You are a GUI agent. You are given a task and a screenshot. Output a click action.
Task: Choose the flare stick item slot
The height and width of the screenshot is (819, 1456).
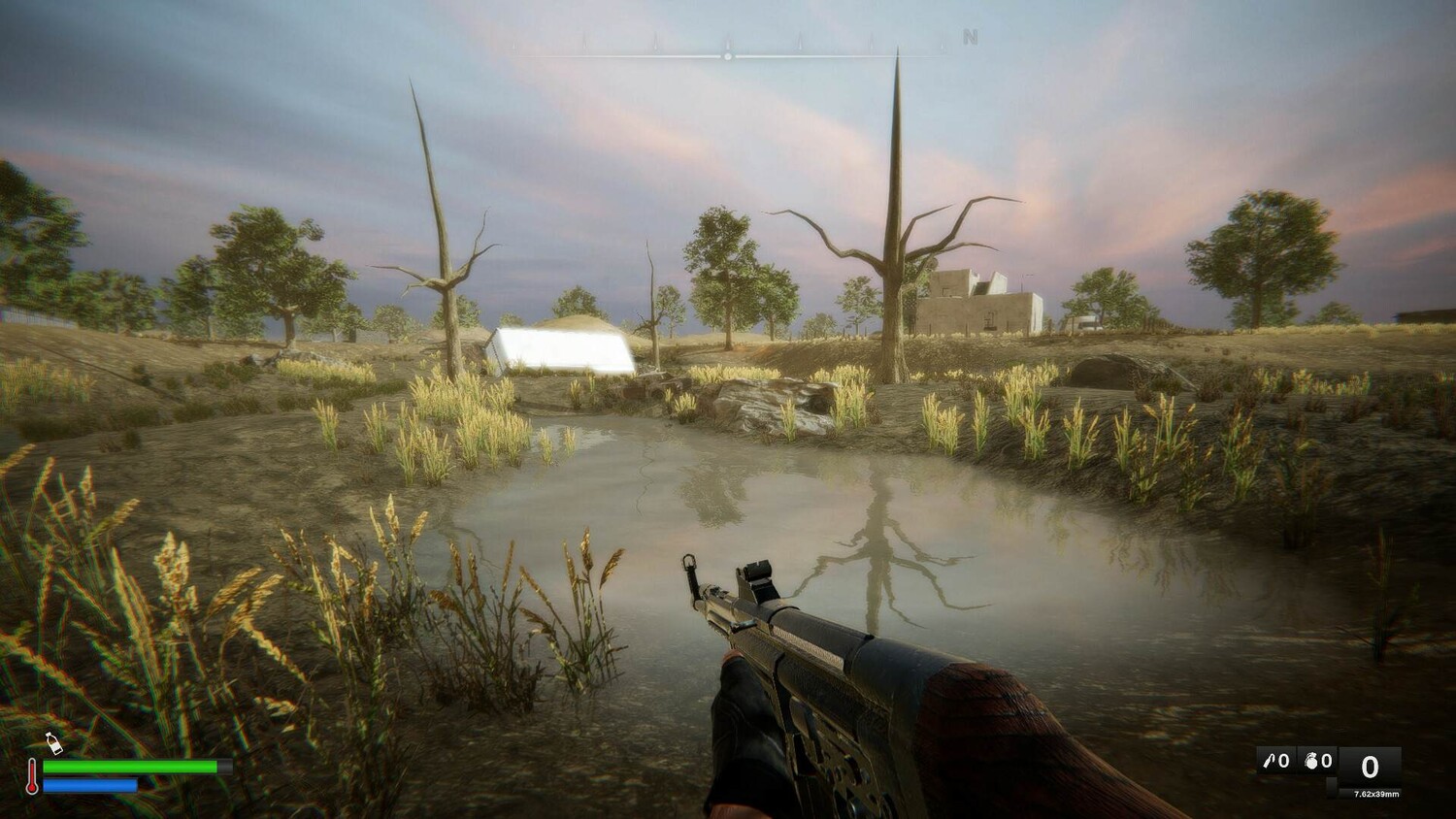1268,762
